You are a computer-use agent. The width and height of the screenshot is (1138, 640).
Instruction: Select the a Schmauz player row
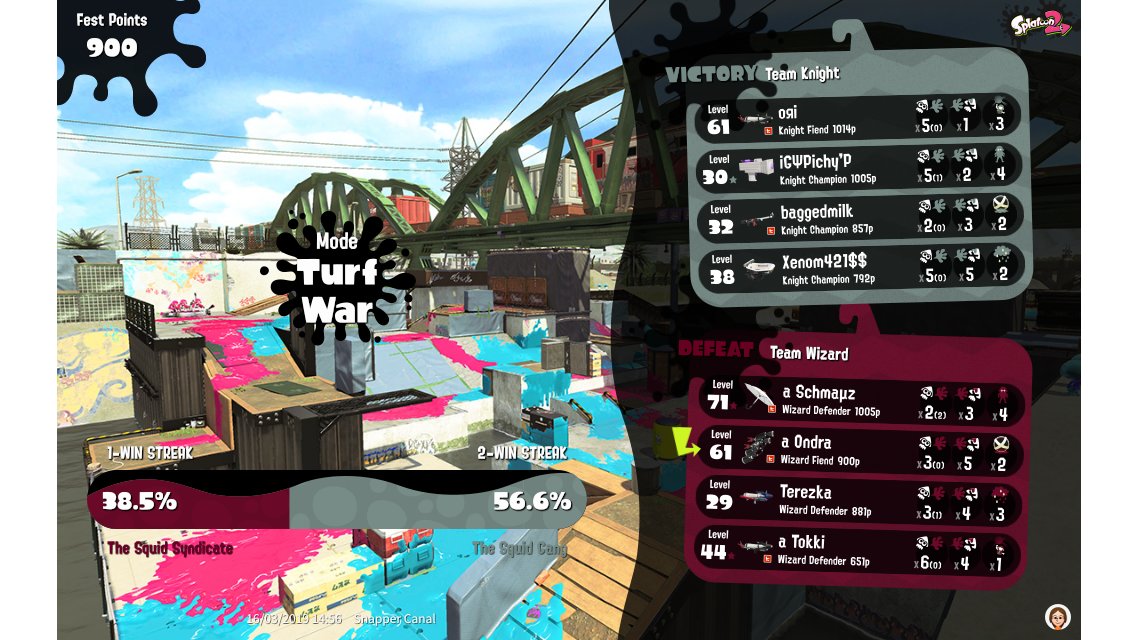coord(858,400)
